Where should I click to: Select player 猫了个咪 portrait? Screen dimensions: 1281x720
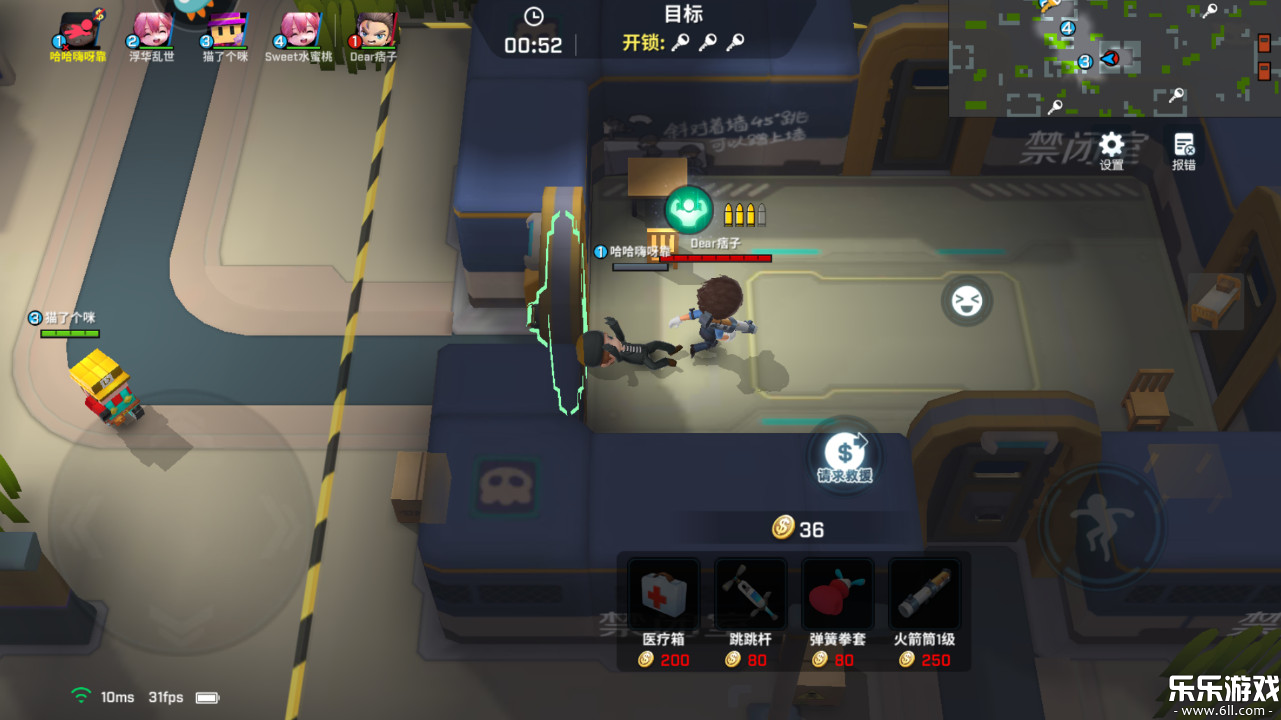[226, 30]
